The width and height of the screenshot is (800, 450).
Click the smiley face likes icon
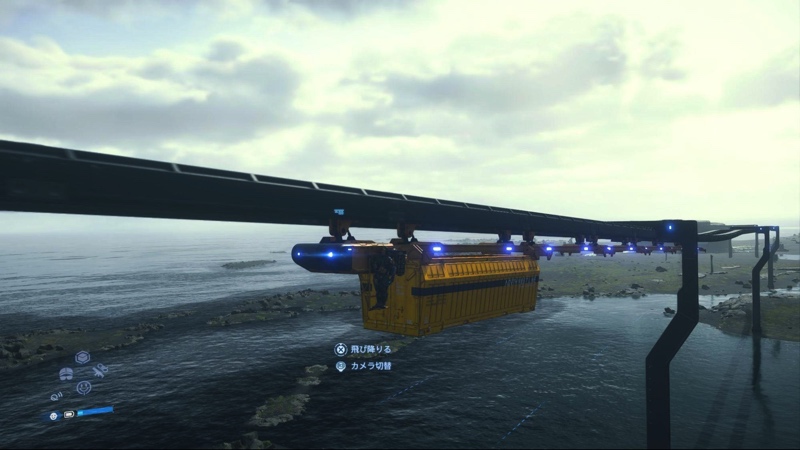click(x=84, y=387)
